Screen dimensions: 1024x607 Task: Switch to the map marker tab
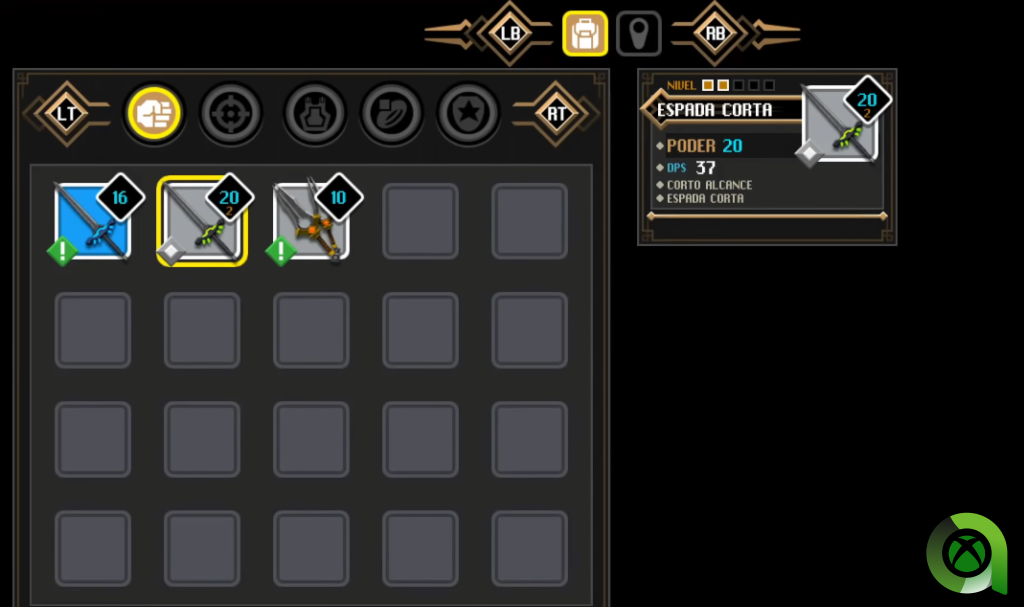click(638, 33)
